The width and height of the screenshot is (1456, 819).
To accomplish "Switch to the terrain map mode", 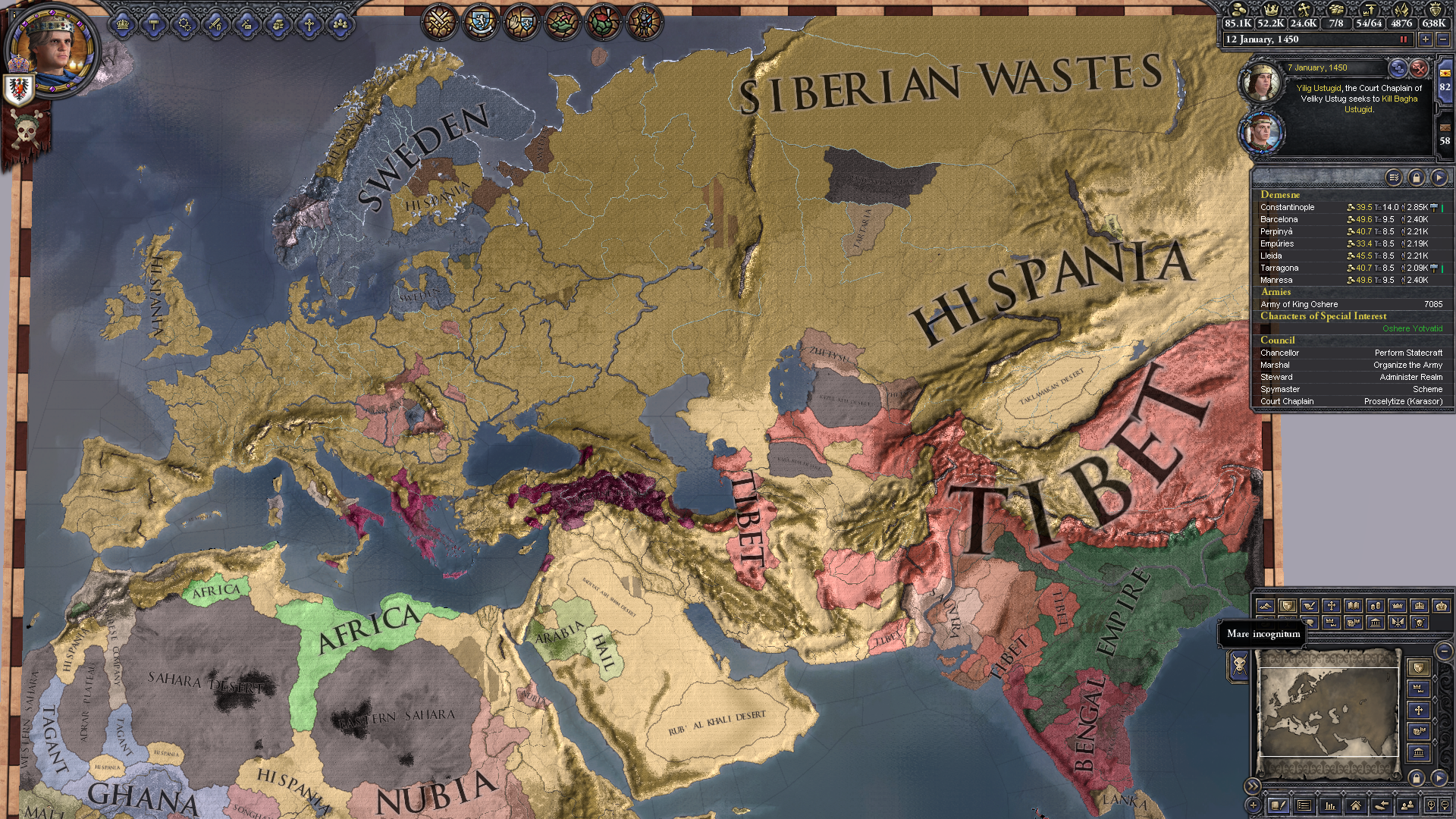I will (x=1265, y=606).
